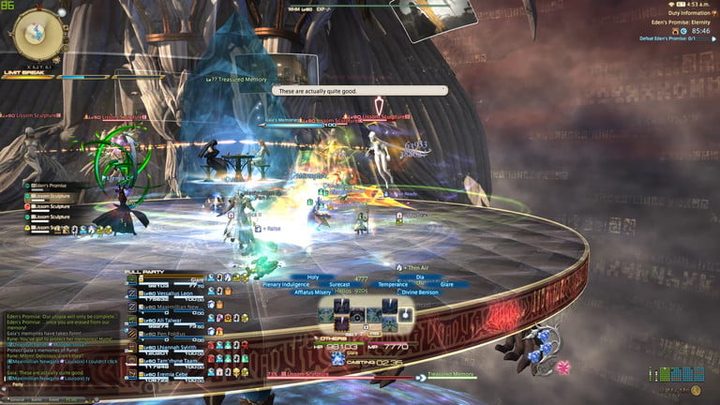The width and height of the screenshot is (720, 405).
Task: Use Afflatus Misery ability
Action: (311, 293)
